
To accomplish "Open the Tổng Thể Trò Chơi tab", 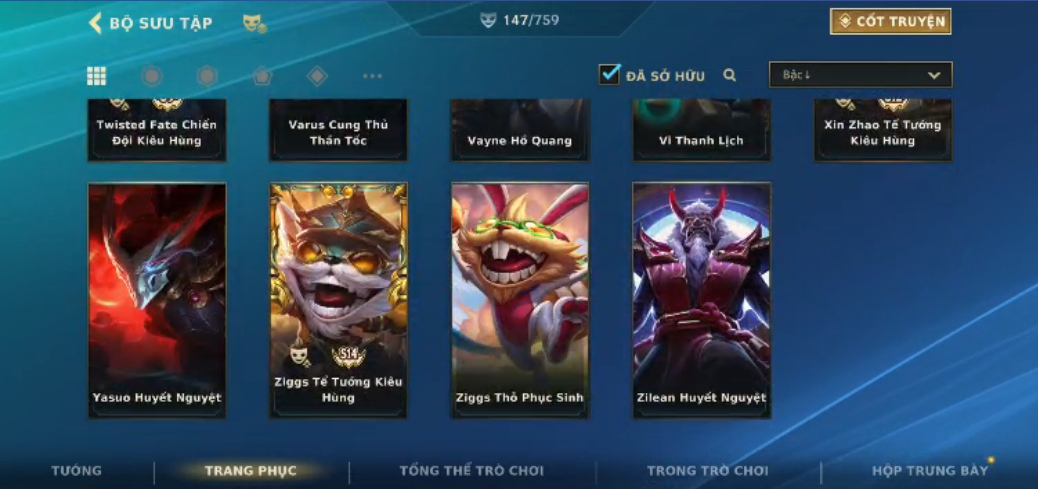I will coord(471,471).
